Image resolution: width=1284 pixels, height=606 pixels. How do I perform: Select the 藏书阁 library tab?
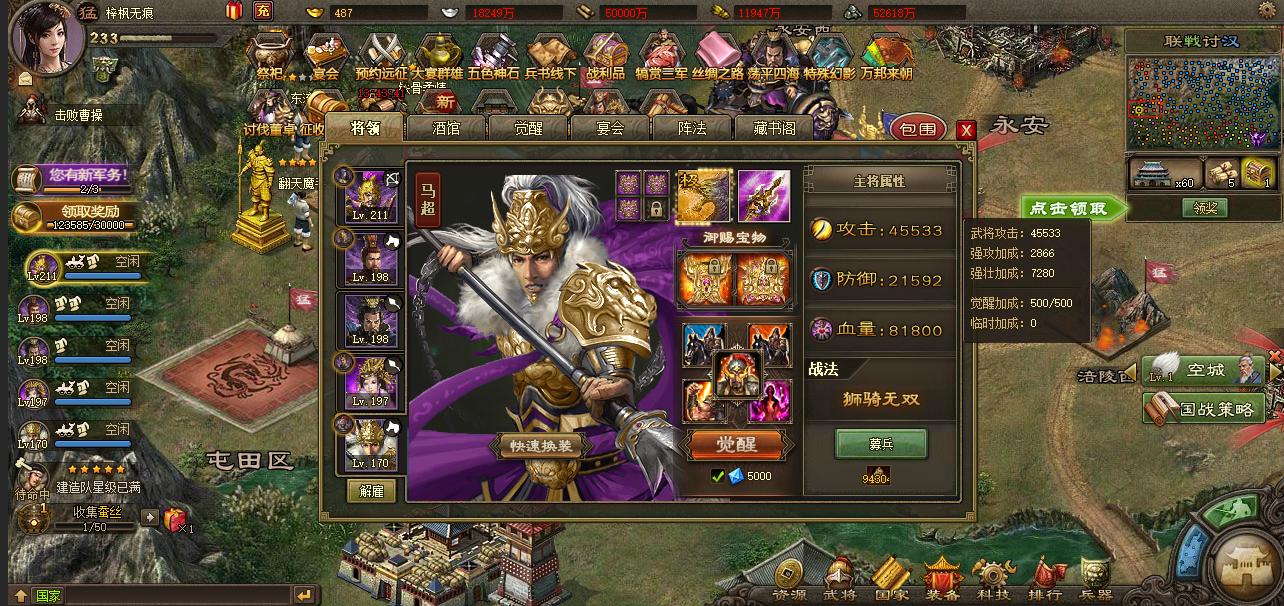click(775, 128)
